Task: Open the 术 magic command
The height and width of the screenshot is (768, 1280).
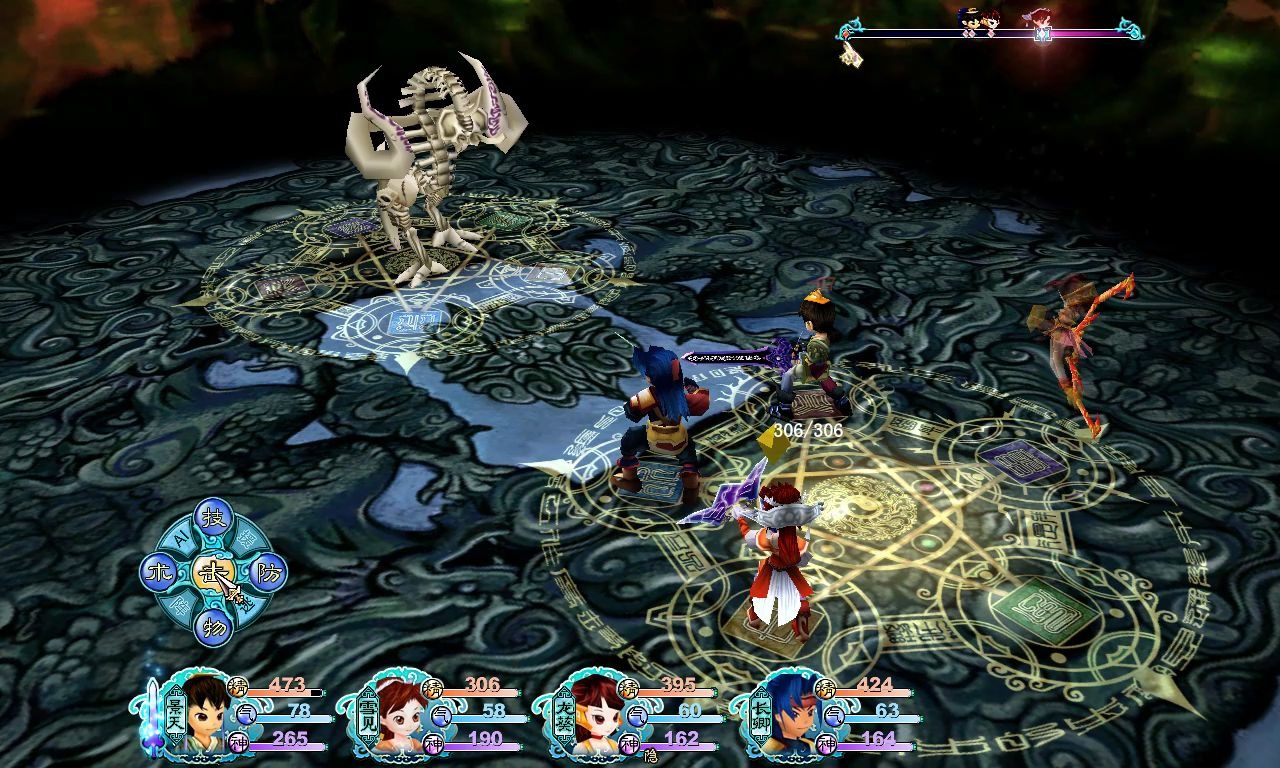Action: pyautogui.click(x=158, y=573)
